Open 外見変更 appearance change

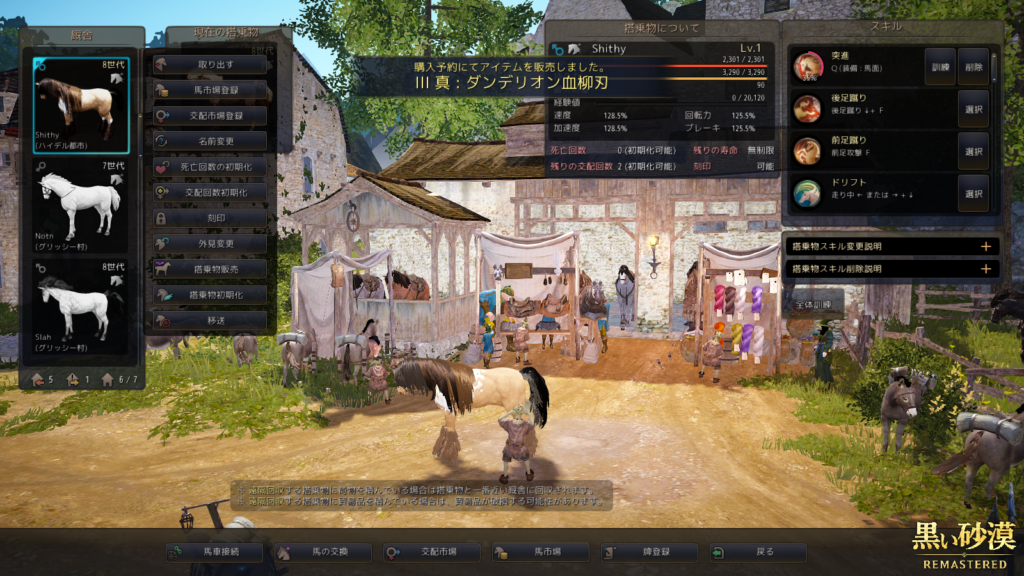210,243
